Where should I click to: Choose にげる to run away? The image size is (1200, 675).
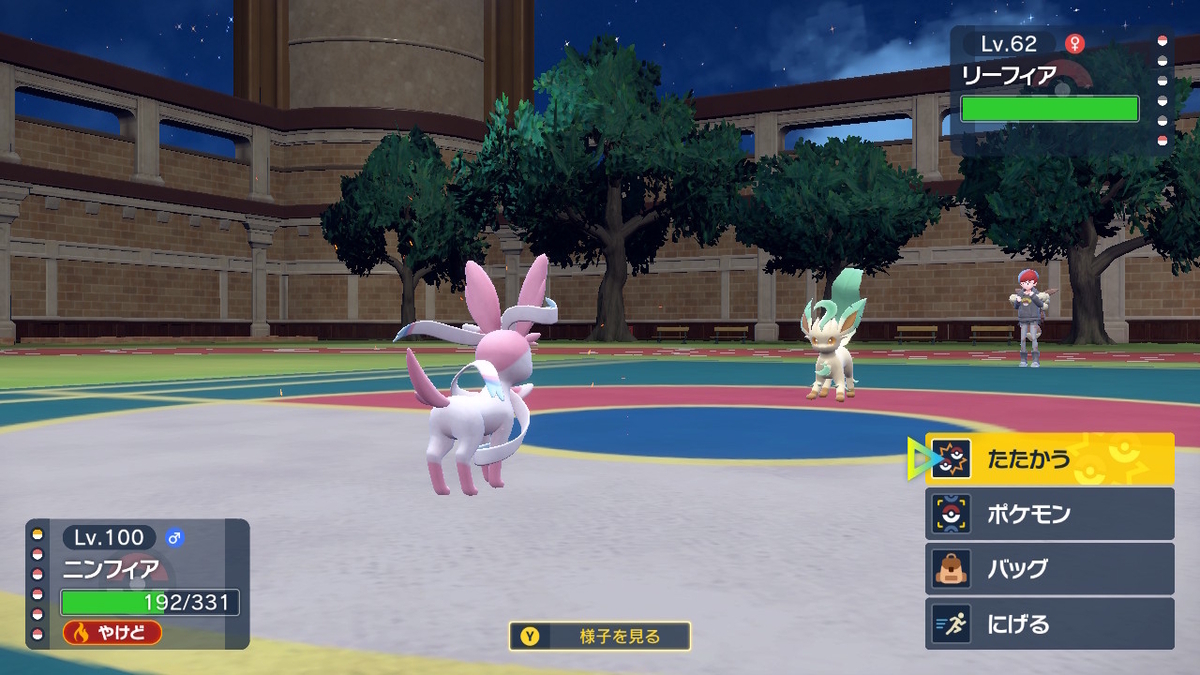(1049, 624)
